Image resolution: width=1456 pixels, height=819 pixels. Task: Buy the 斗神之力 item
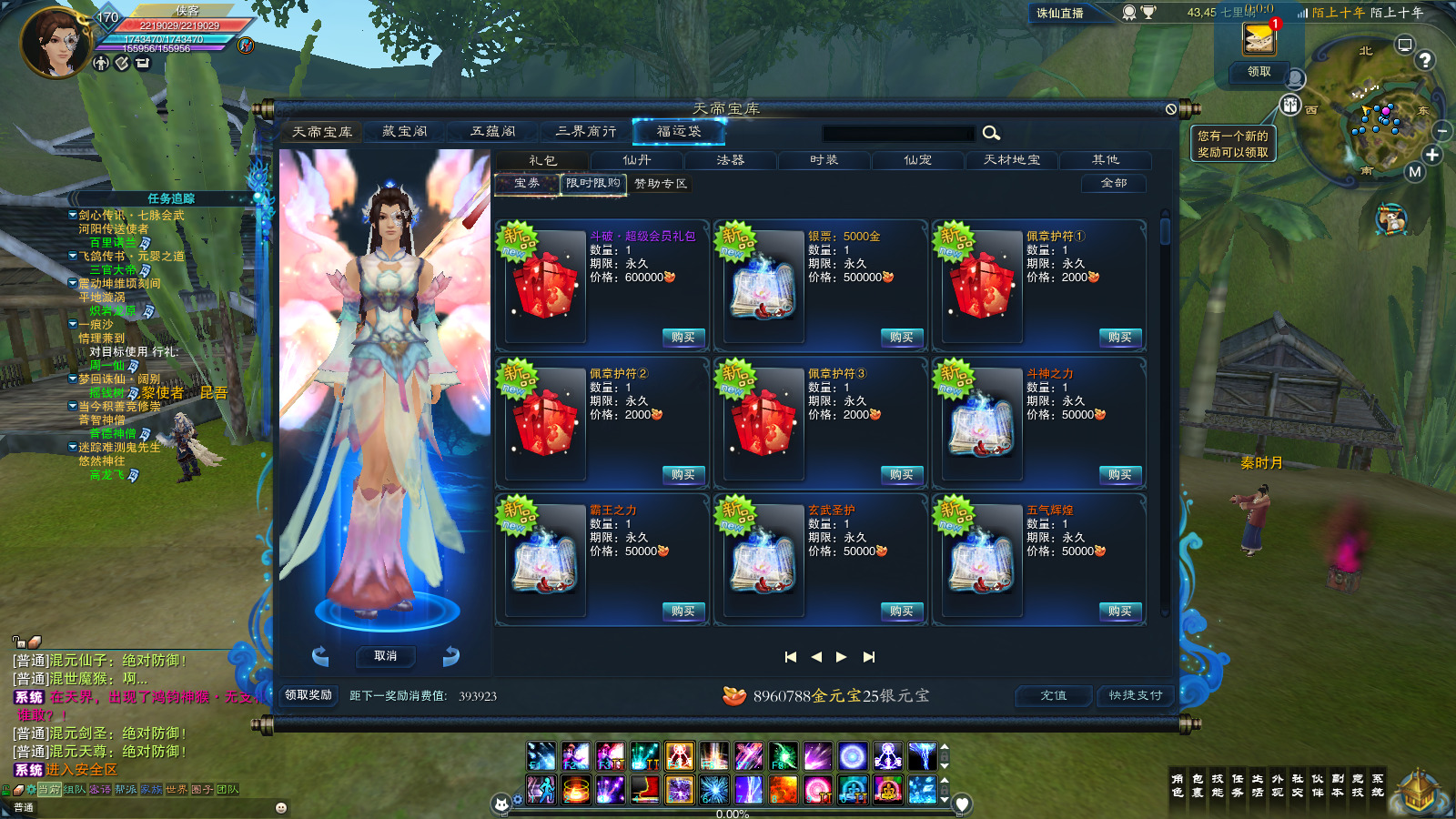pyautogui.click(x=1119, y=475)
